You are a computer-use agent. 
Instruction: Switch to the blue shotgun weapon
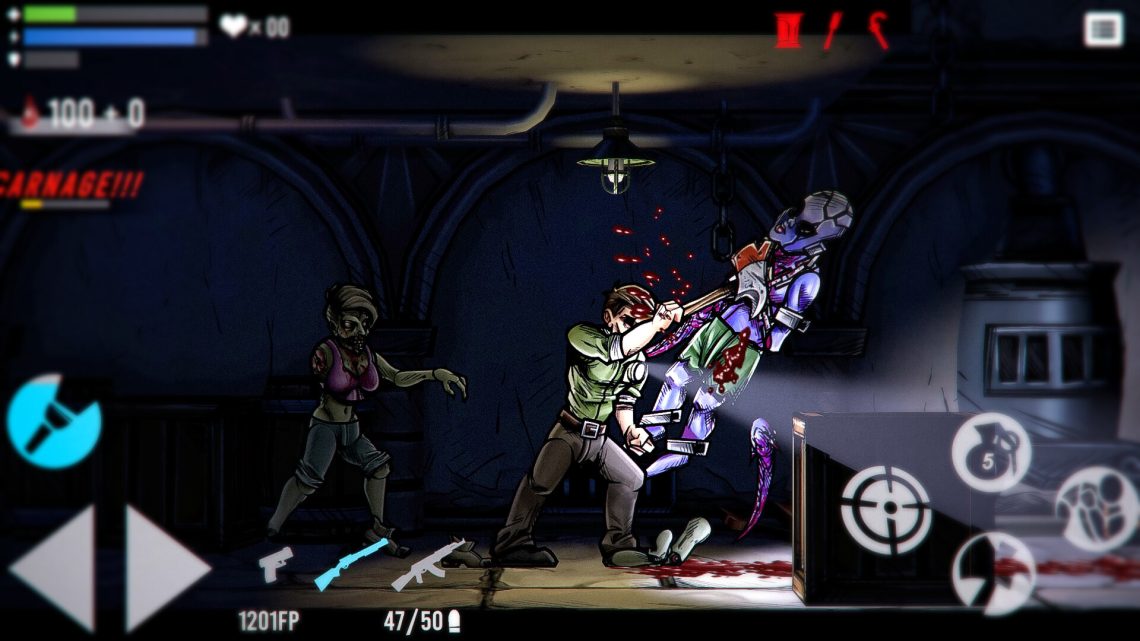coord(350,563)
